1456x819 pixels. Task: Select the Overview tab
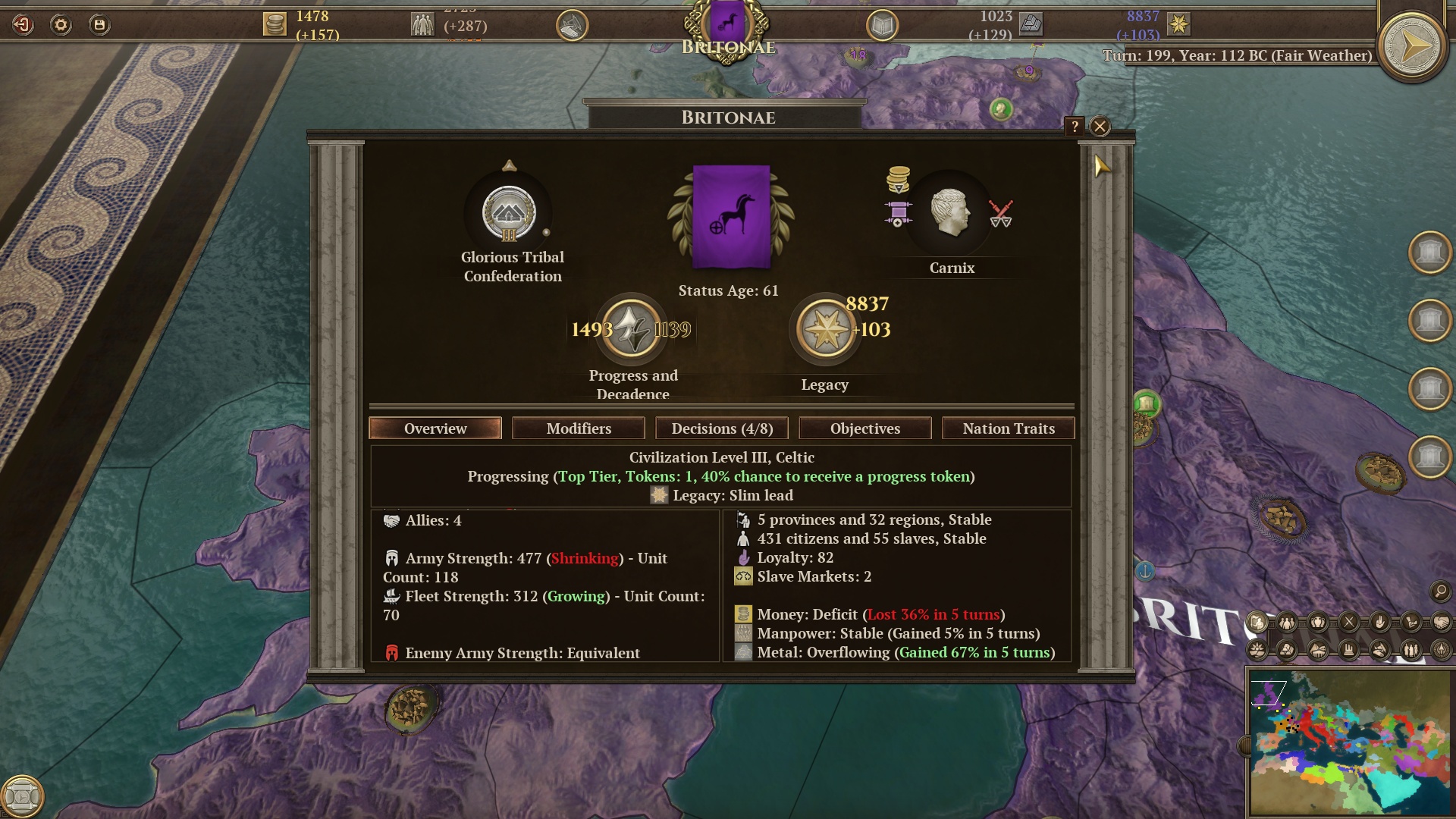click(x=435, y=428)
